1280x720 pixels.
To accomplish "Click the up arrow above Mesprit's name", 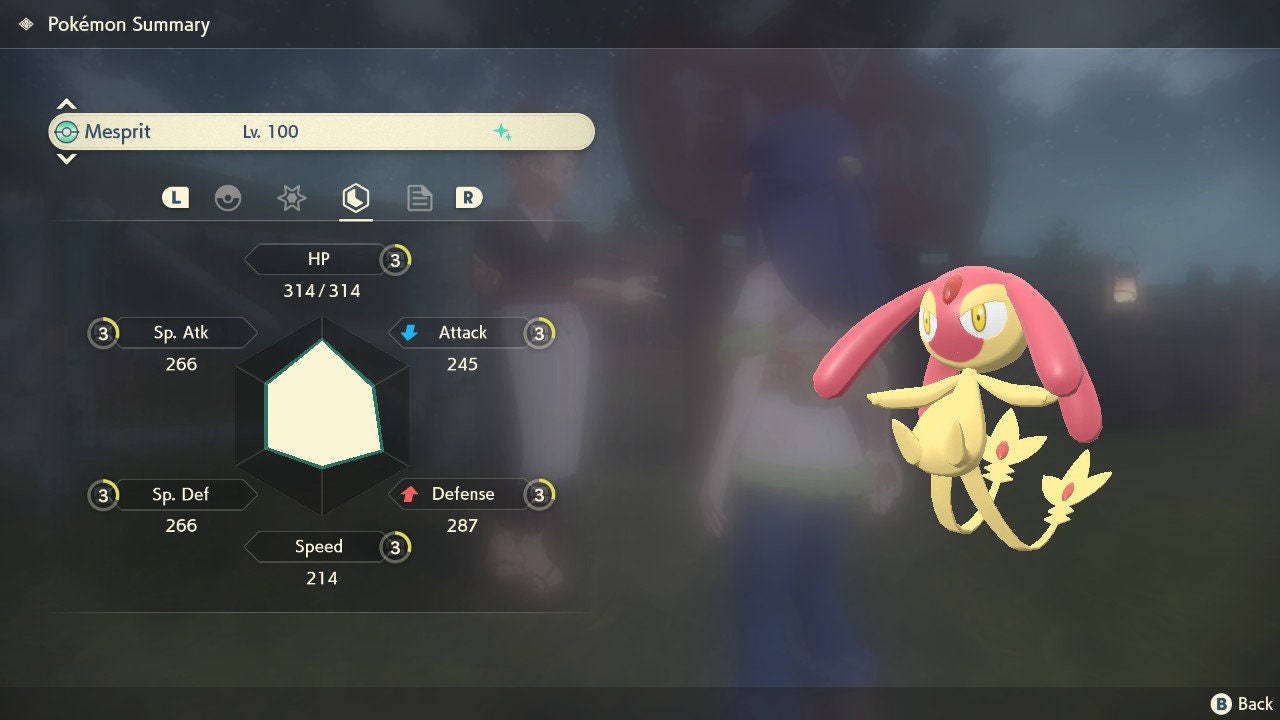I will click(x=66, y=105).
